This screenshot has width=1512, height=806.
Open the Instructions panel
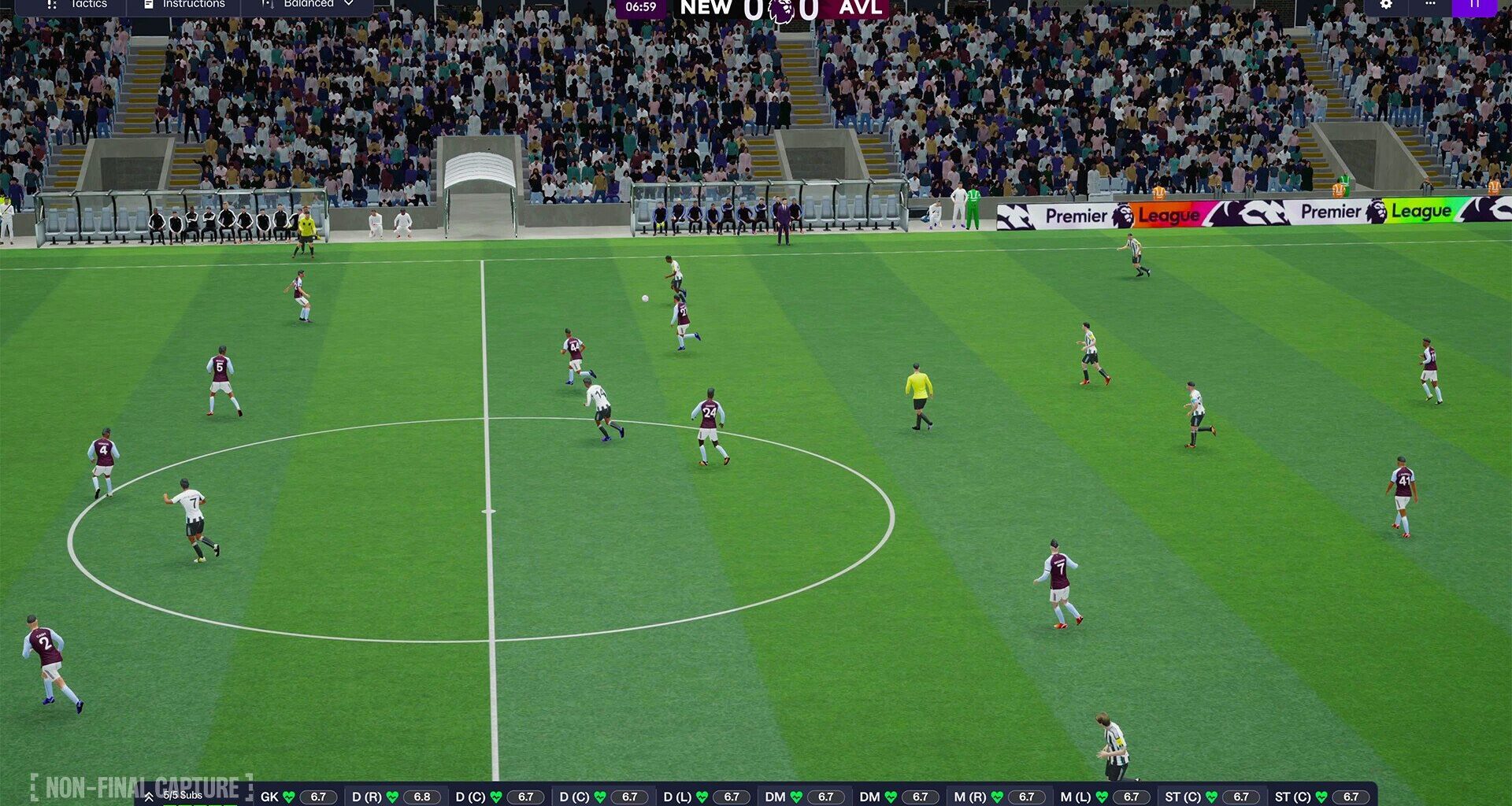[185, 5]
